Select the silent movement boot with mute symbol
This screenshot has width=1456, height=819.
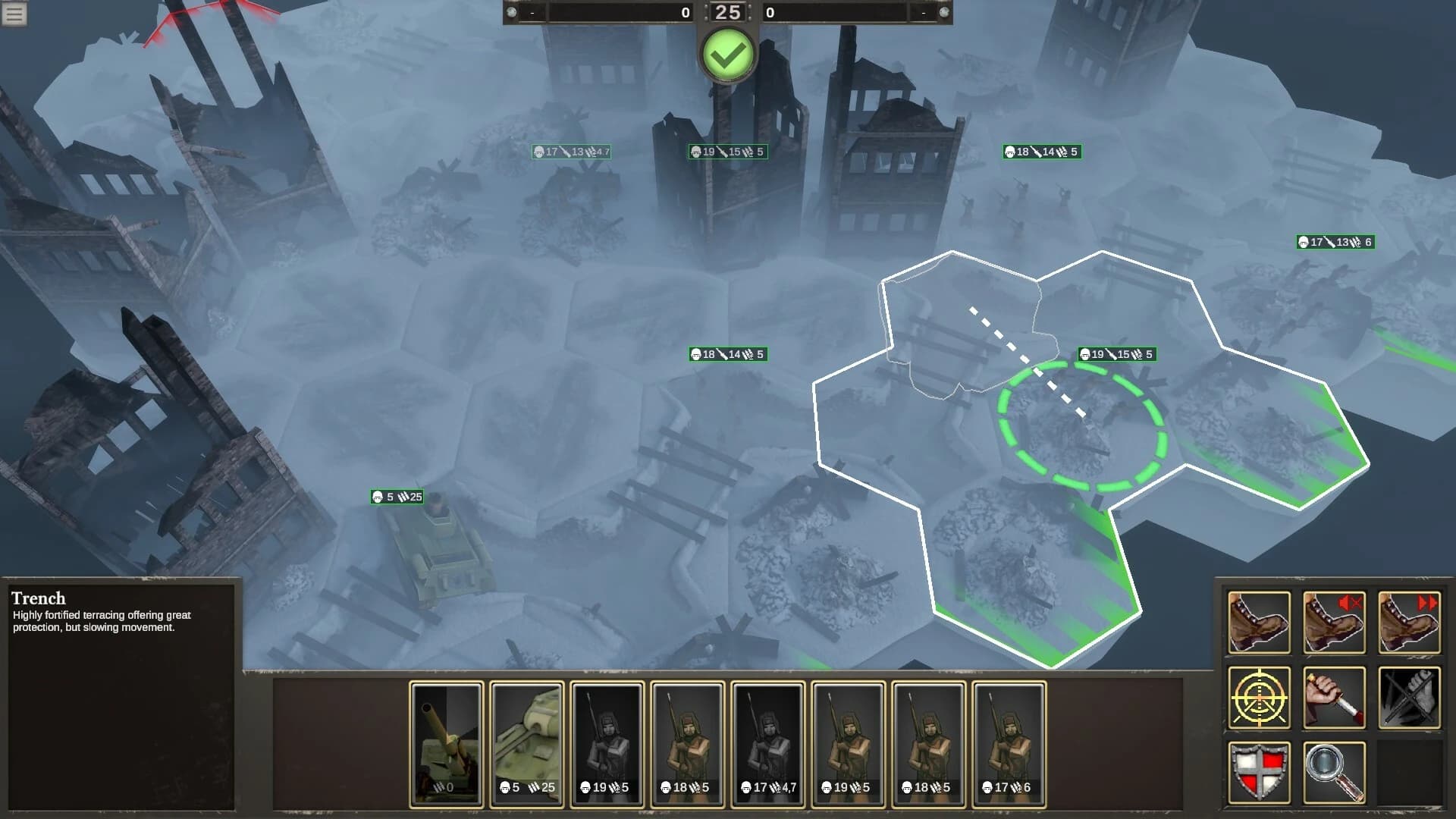tap(1333, 622)
